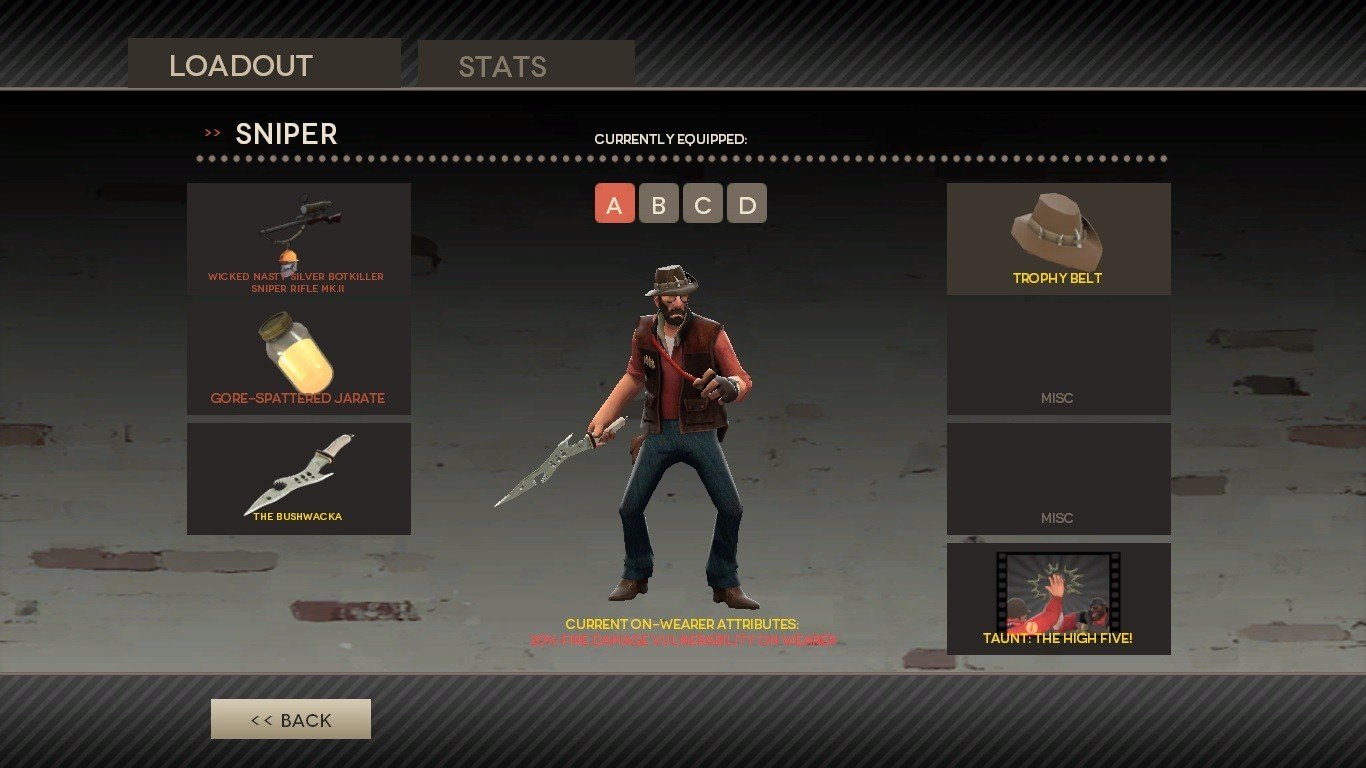Go back with the Back button
Image resolution: width=1366 pixels, height=768 pixels.
point(291,719)
